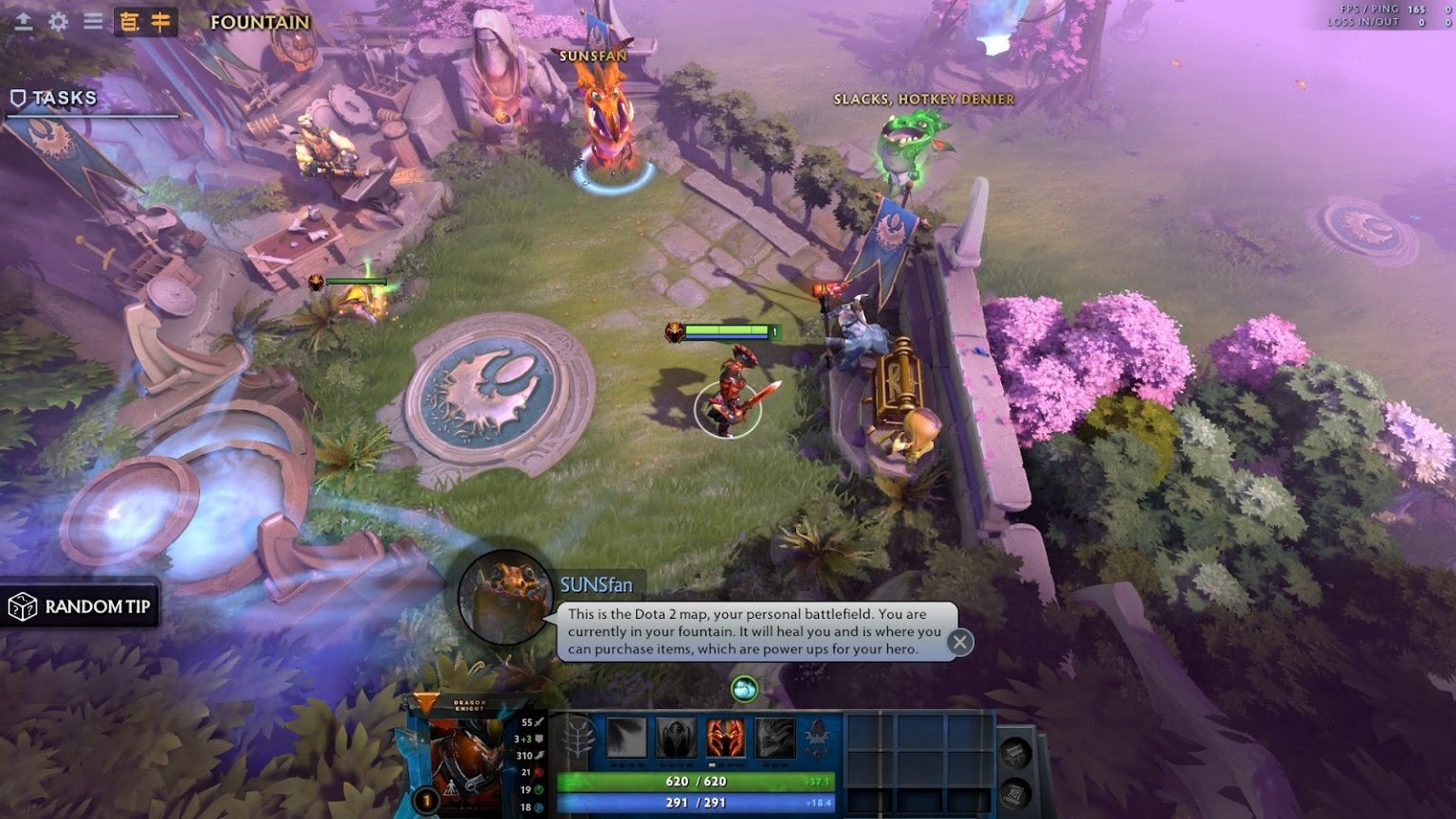Toggle the yellow quest log icon
Viewport: 1456px width, 819px height.
click(129, 20)
